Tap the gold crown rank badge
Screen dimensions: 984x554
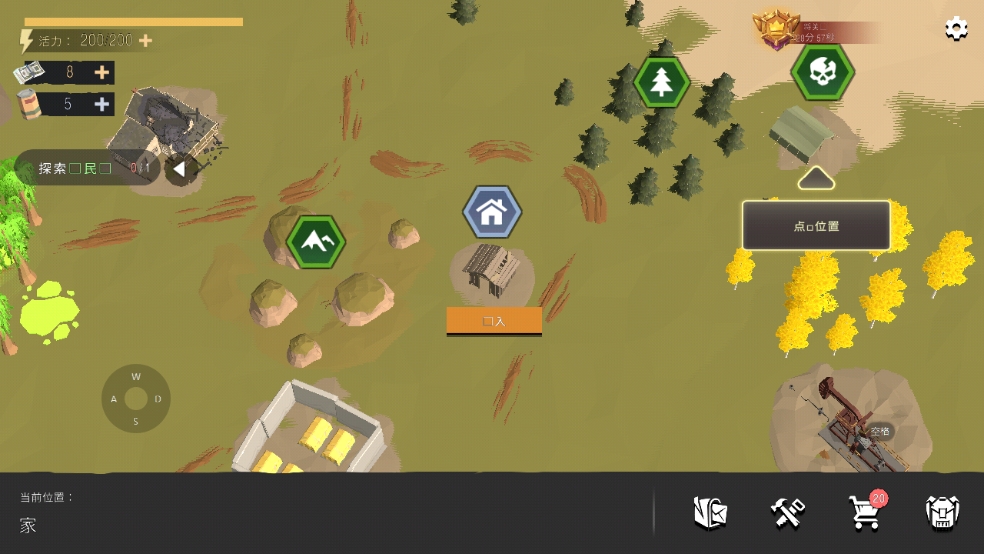772,30
